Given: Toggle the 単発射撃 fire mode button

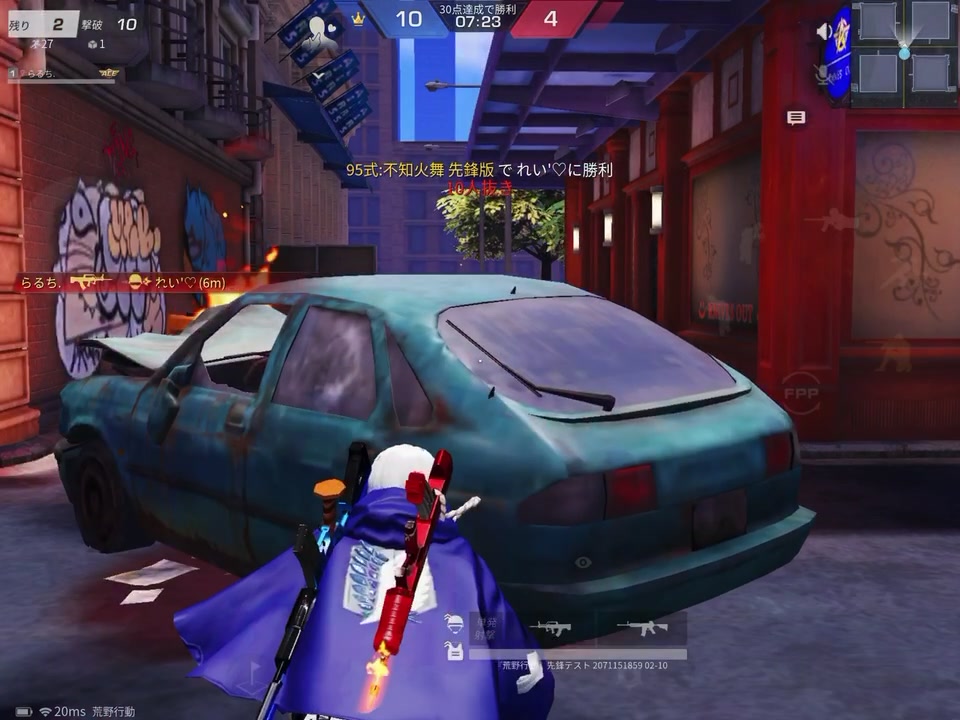Looking at the screenshot, I should coord(486,626).
